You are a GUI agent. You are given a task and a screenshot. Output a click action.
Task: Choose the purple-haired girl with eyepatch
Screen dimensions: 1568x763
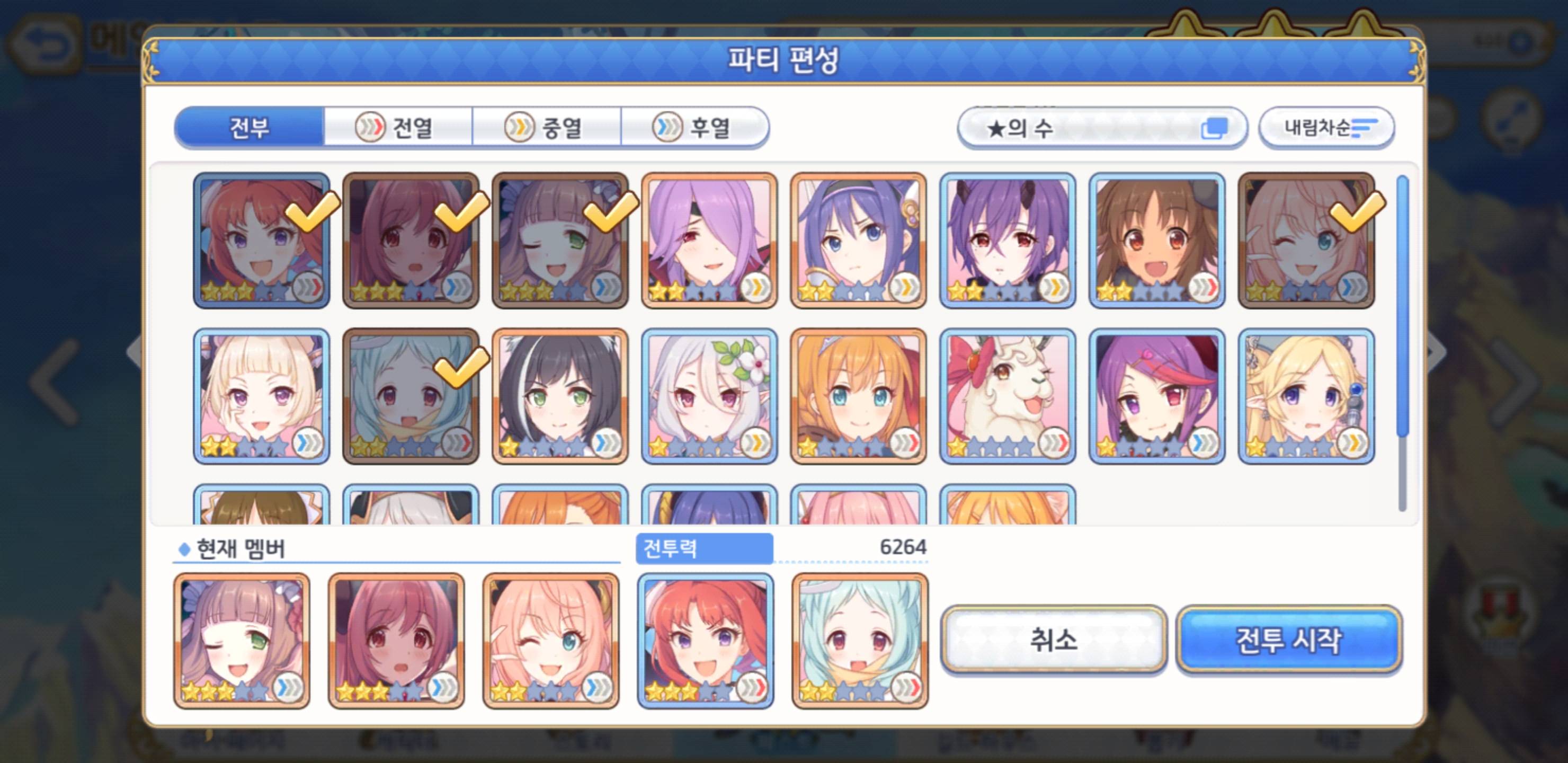tap(709, 241)
